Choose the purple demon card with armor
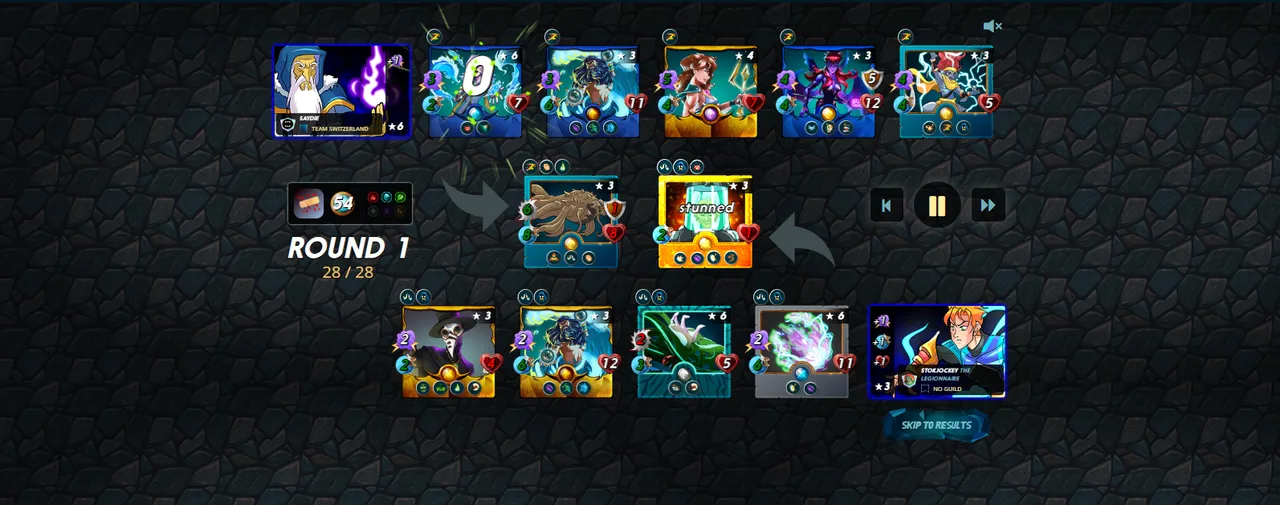This screenshot has width=1280, height=505. [x=829, y=91]
